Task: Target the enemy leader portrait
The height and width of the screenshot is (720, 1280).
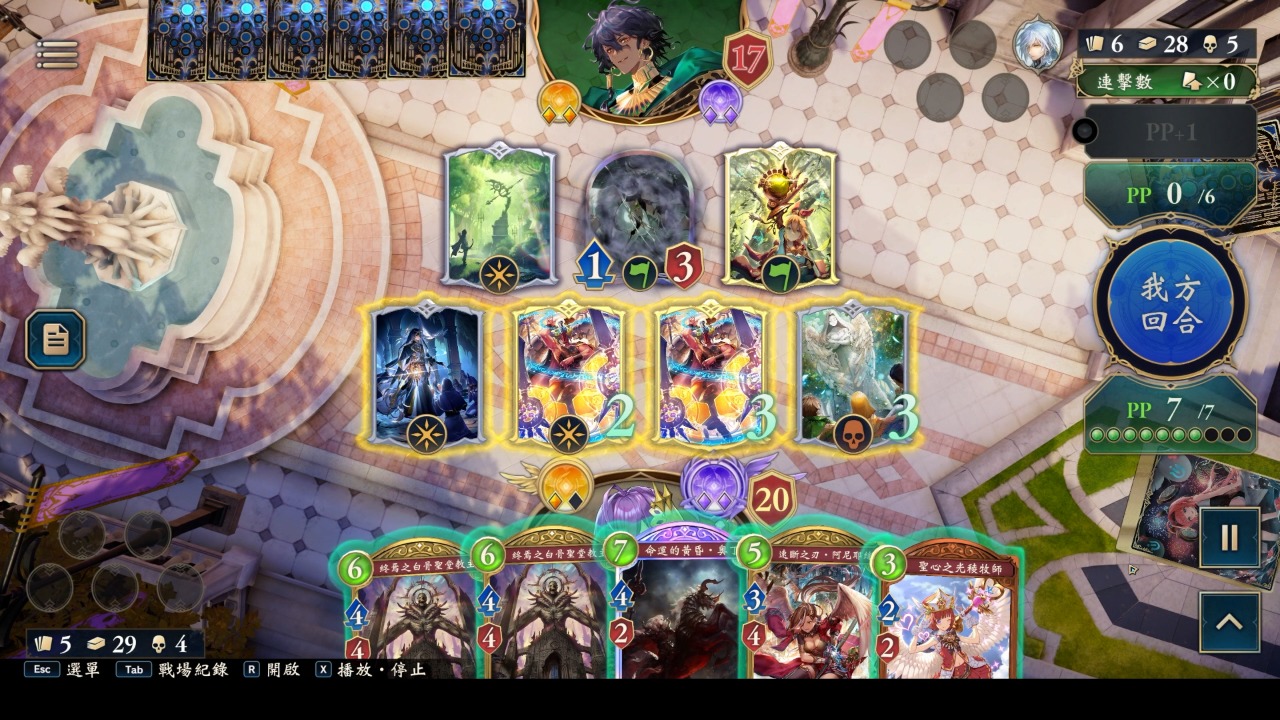Action: point(640,55)
